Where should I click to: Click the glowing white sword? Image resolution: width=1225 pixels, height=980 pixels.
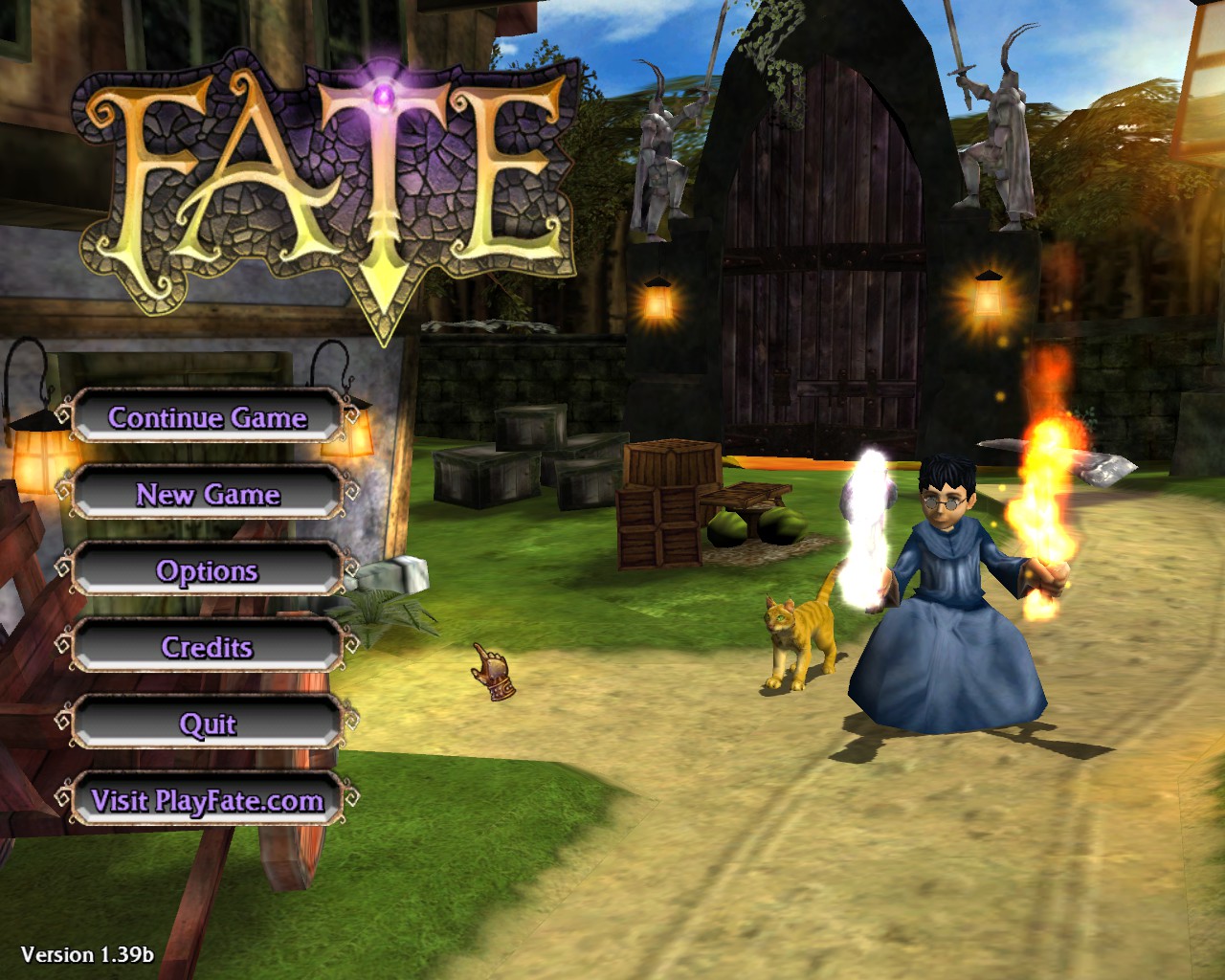tap(866, 517)
